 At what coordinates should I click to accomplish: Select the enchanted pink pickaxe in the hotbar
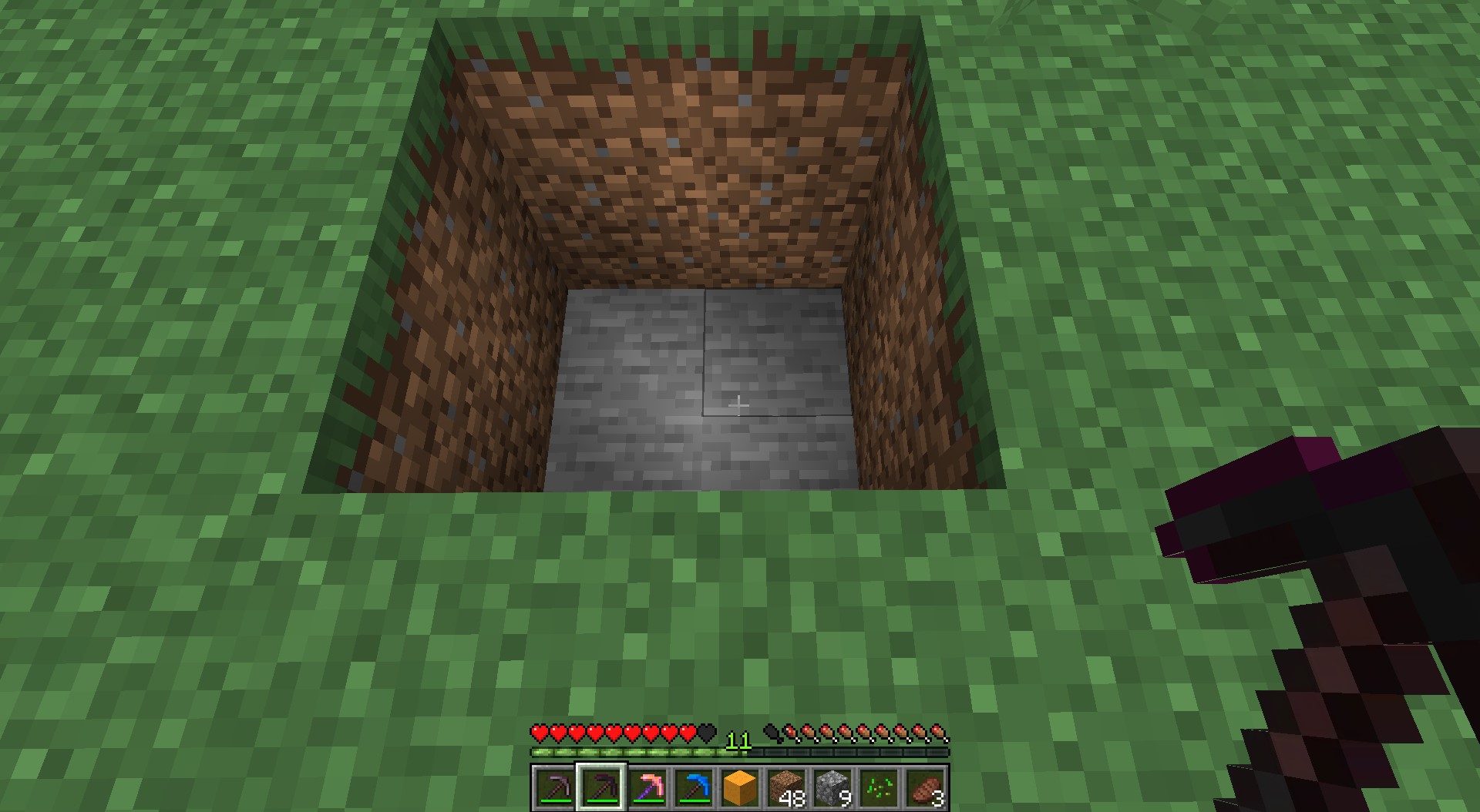pos(647,787)
